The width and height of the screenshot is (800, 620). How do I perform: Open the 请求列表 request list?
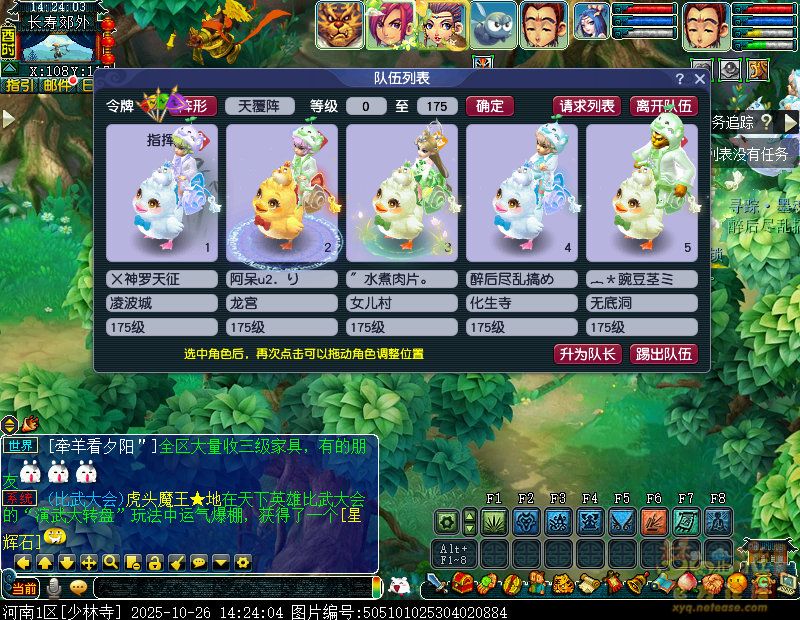coord(587,106)
